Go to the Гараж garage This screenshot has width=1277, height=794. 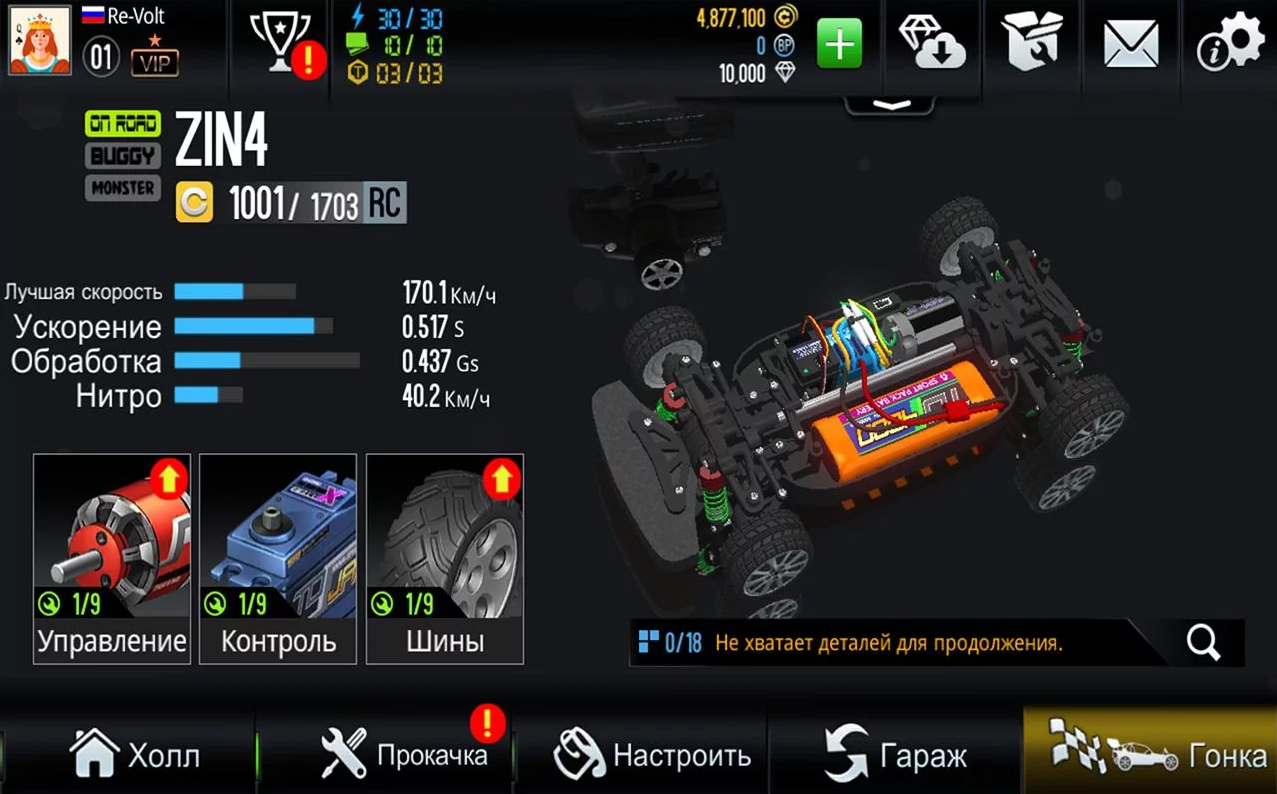[896, 754]
